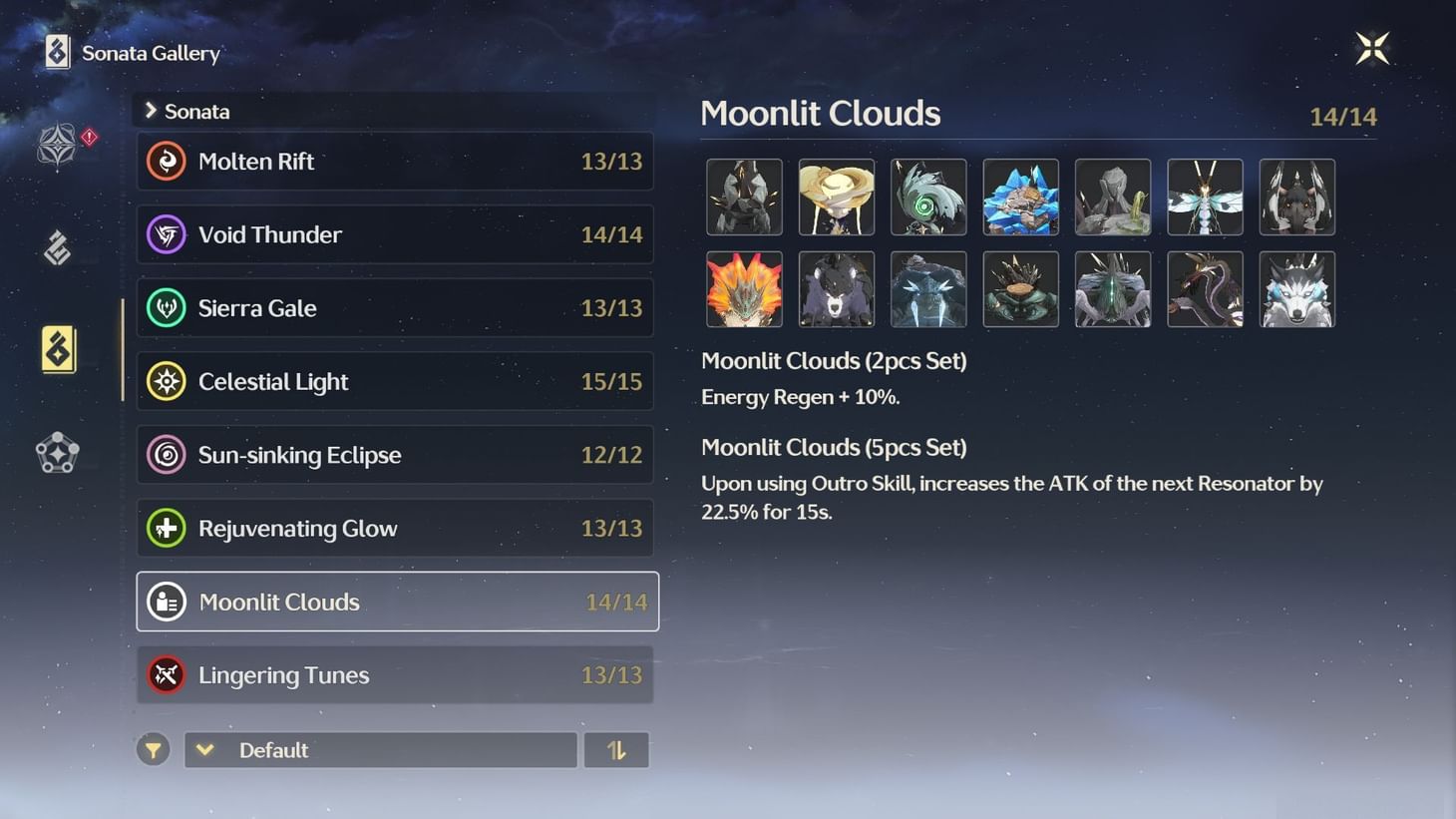1456x819 pixels.
Task: View the white wolf echo thumbnail
Action: click(x=1296, y=289)
